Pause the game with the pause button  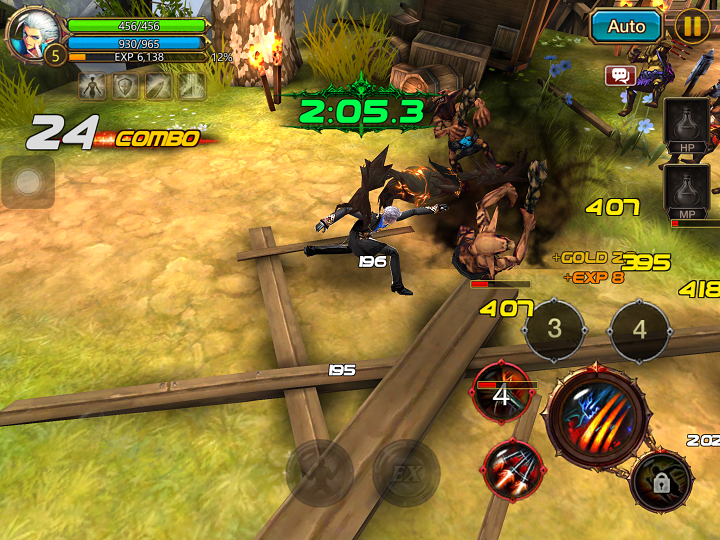691,26
